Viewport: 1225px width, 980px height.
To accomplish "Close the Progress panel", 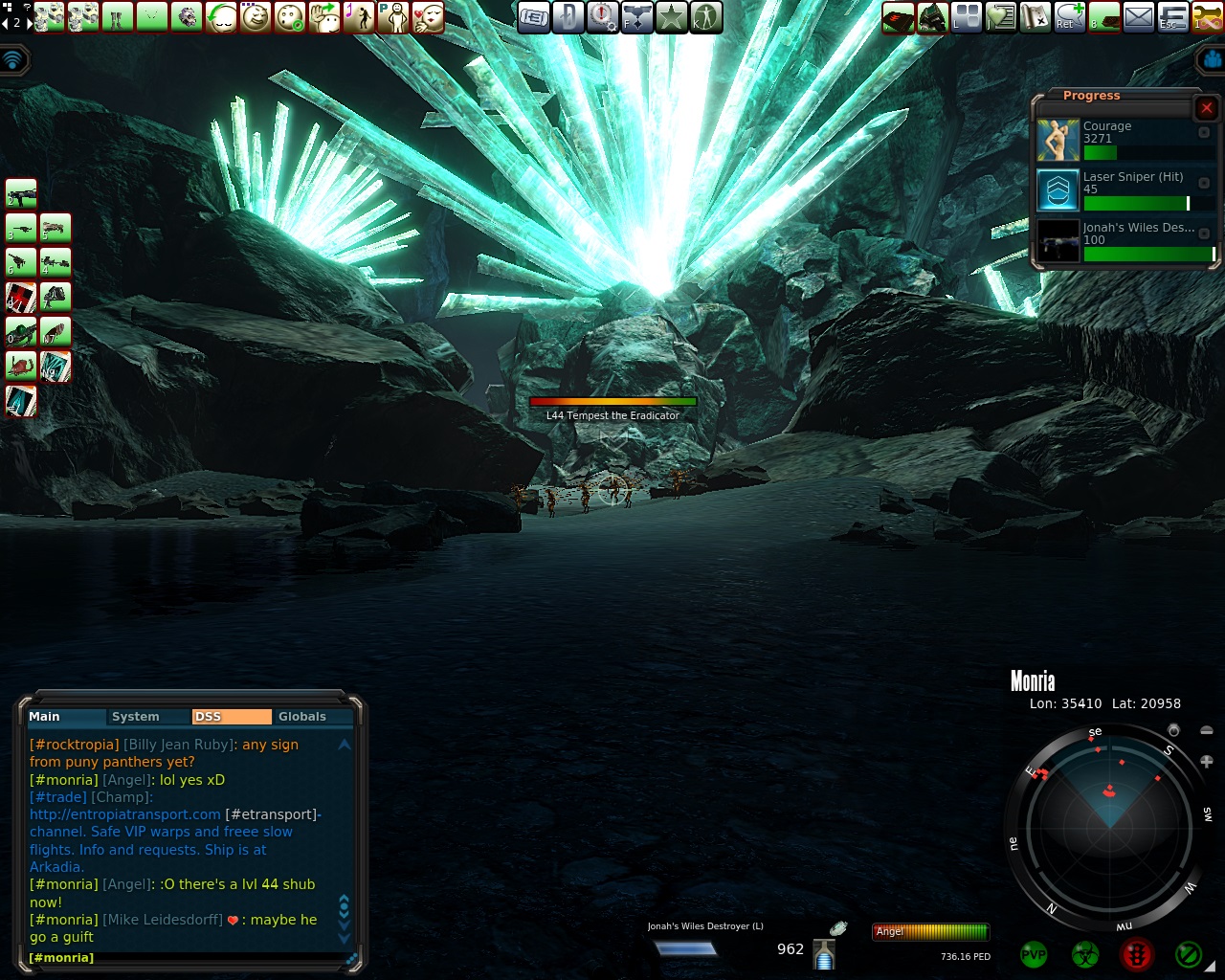I will tap(1206, 108).
